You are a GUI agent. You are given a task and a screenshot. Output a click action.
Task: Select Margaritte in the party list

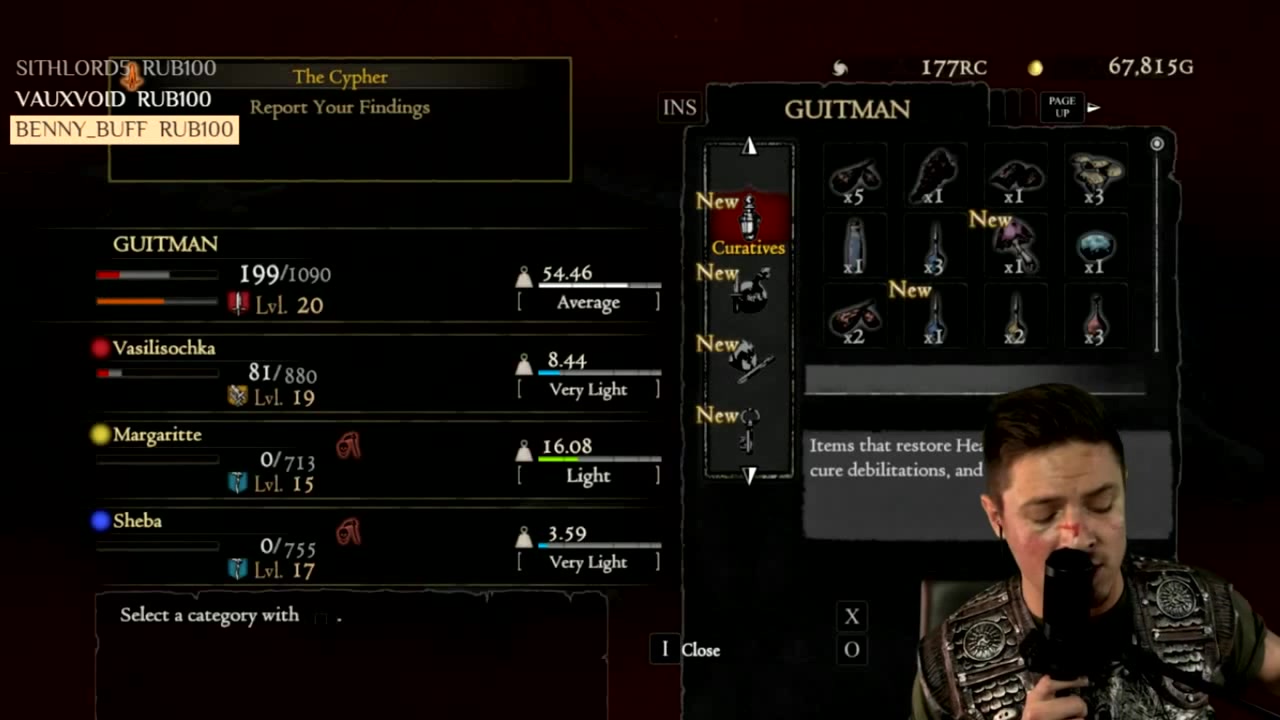coord(157,435)
